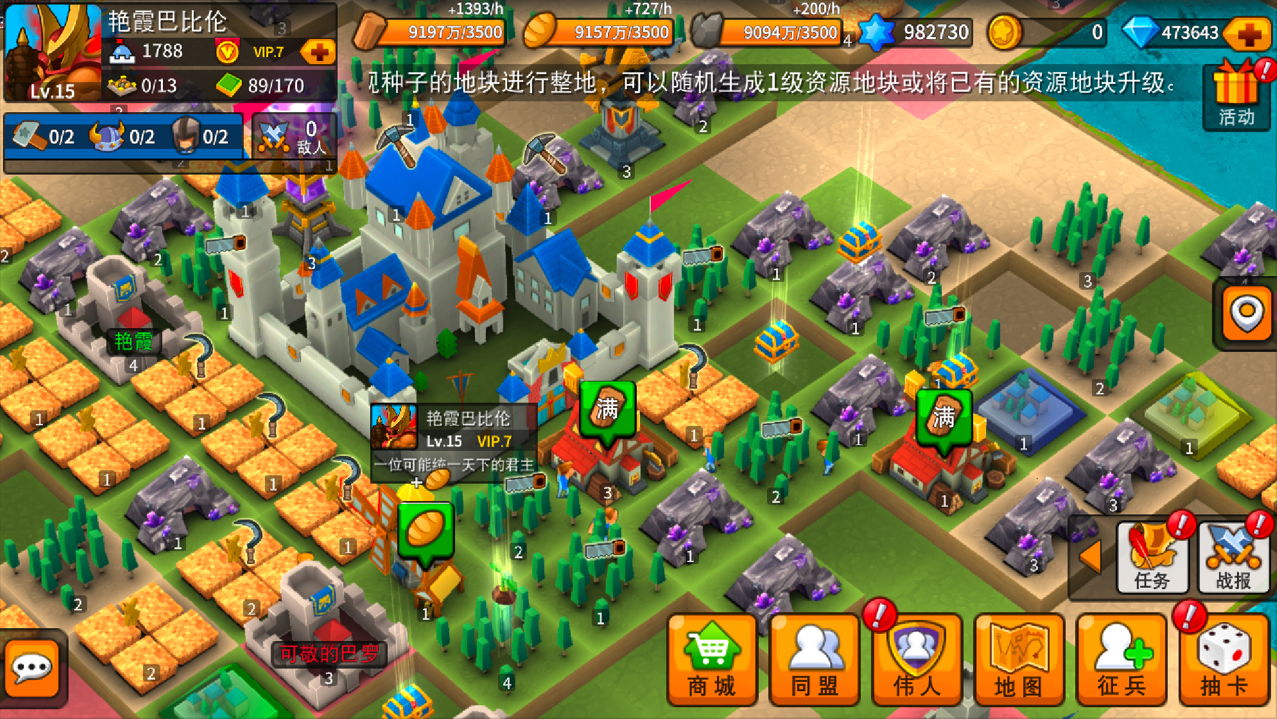Check the 敌人 enemy alert panel
The width and height of the screenshot is (1277, 719).
tap(294, 137)
